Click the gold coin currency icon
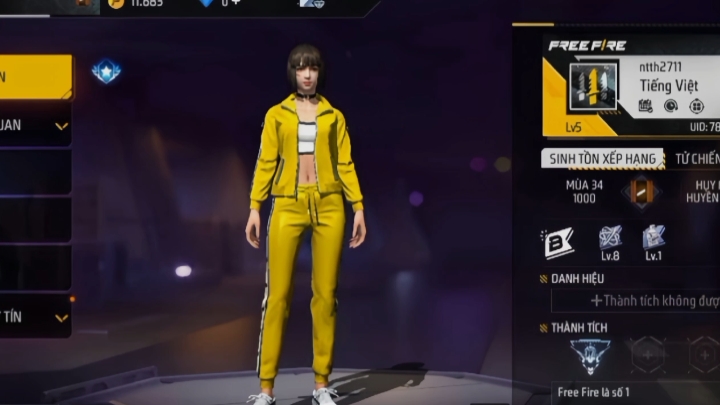The height and width of the screenshot is (405, 720). 115,4
